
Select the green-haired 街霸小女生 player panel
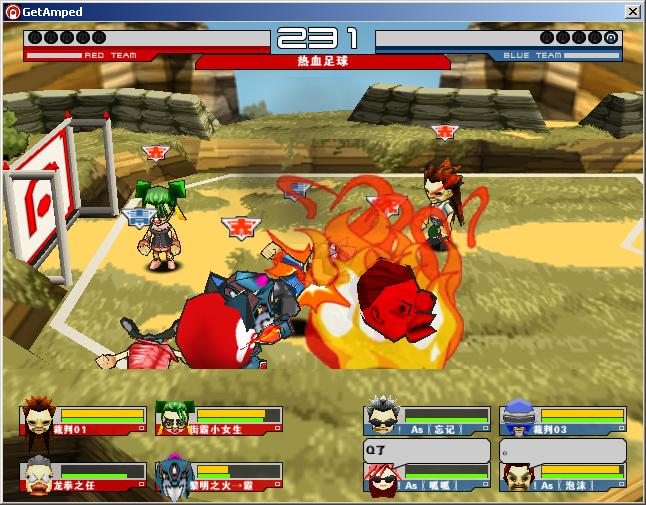pos(219,421)
